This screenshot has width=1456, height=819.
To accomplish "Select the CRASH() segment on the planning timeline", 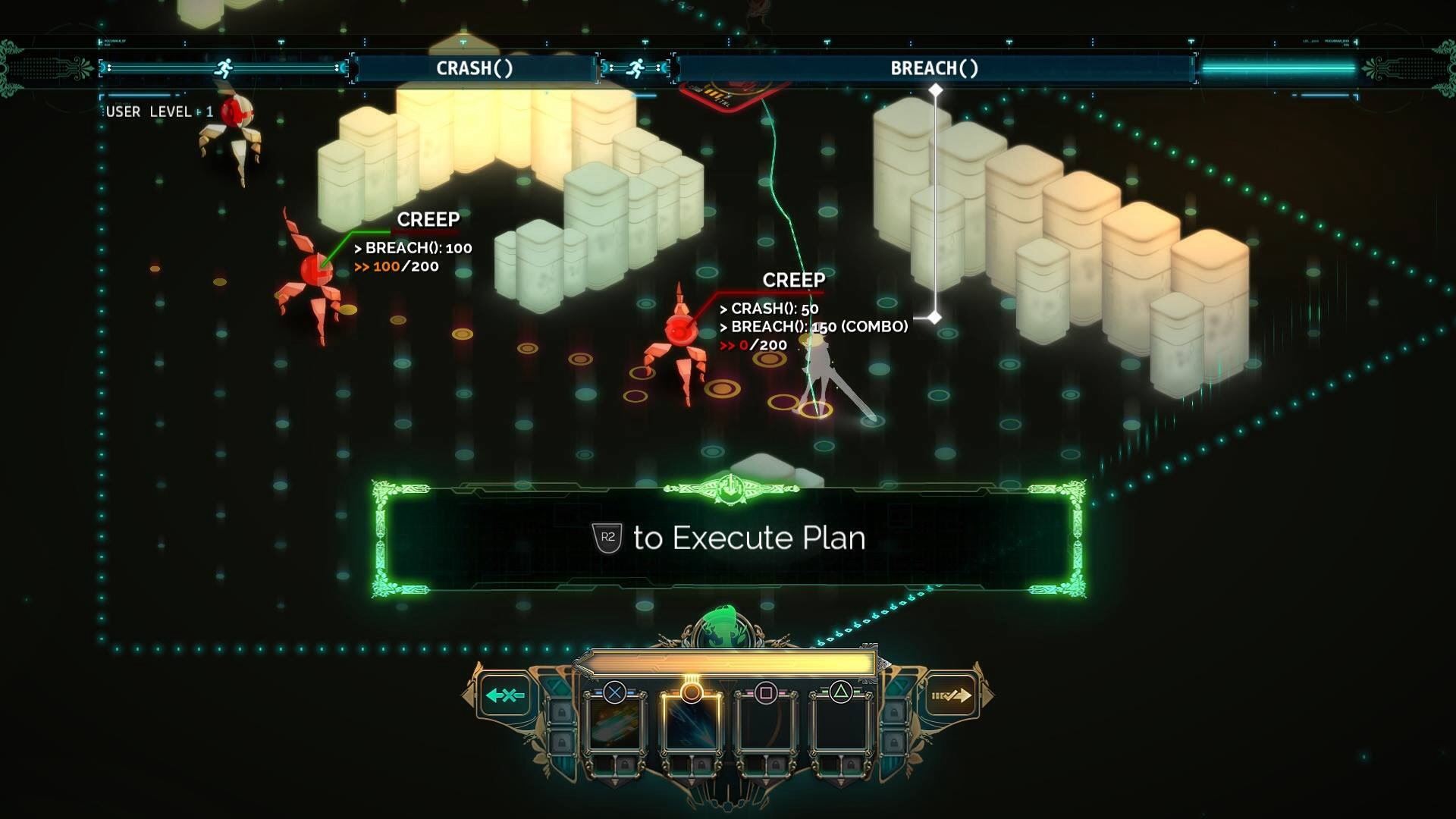I will tap(475, 68).
